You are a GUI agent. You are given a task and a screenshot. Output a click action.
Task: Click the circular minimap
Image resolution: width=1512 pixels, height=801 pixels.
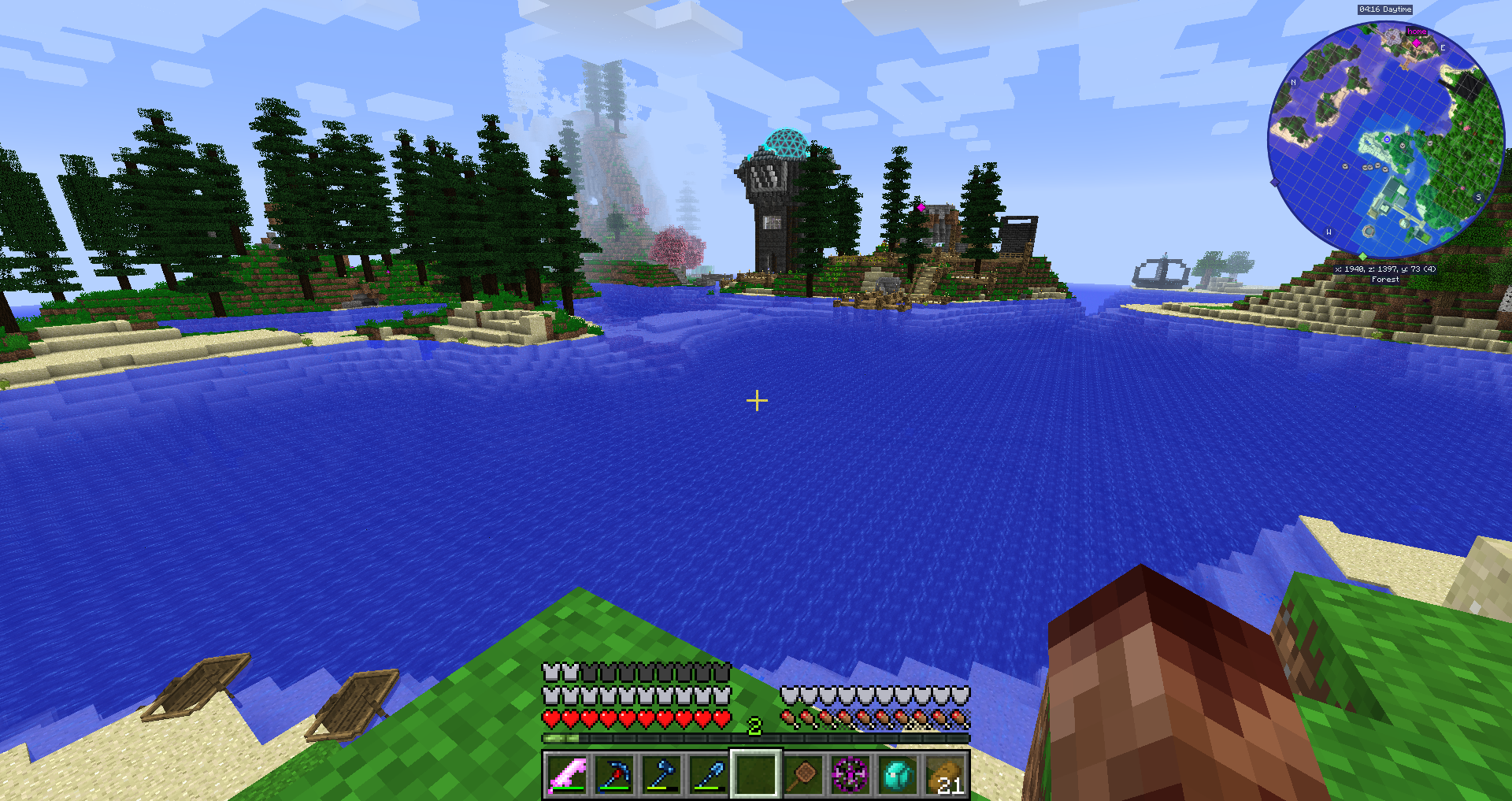(1385, 140)
